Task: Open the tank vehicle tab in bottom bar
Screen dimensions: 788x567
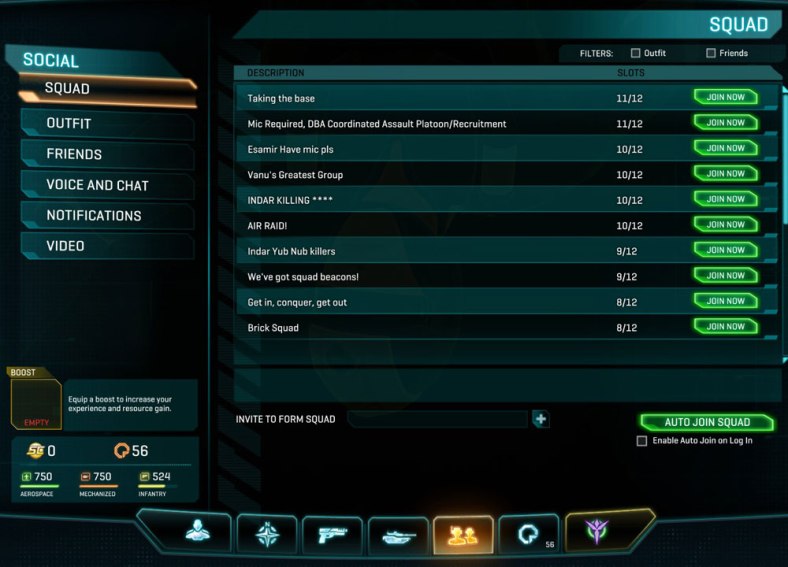Action: 398,534
